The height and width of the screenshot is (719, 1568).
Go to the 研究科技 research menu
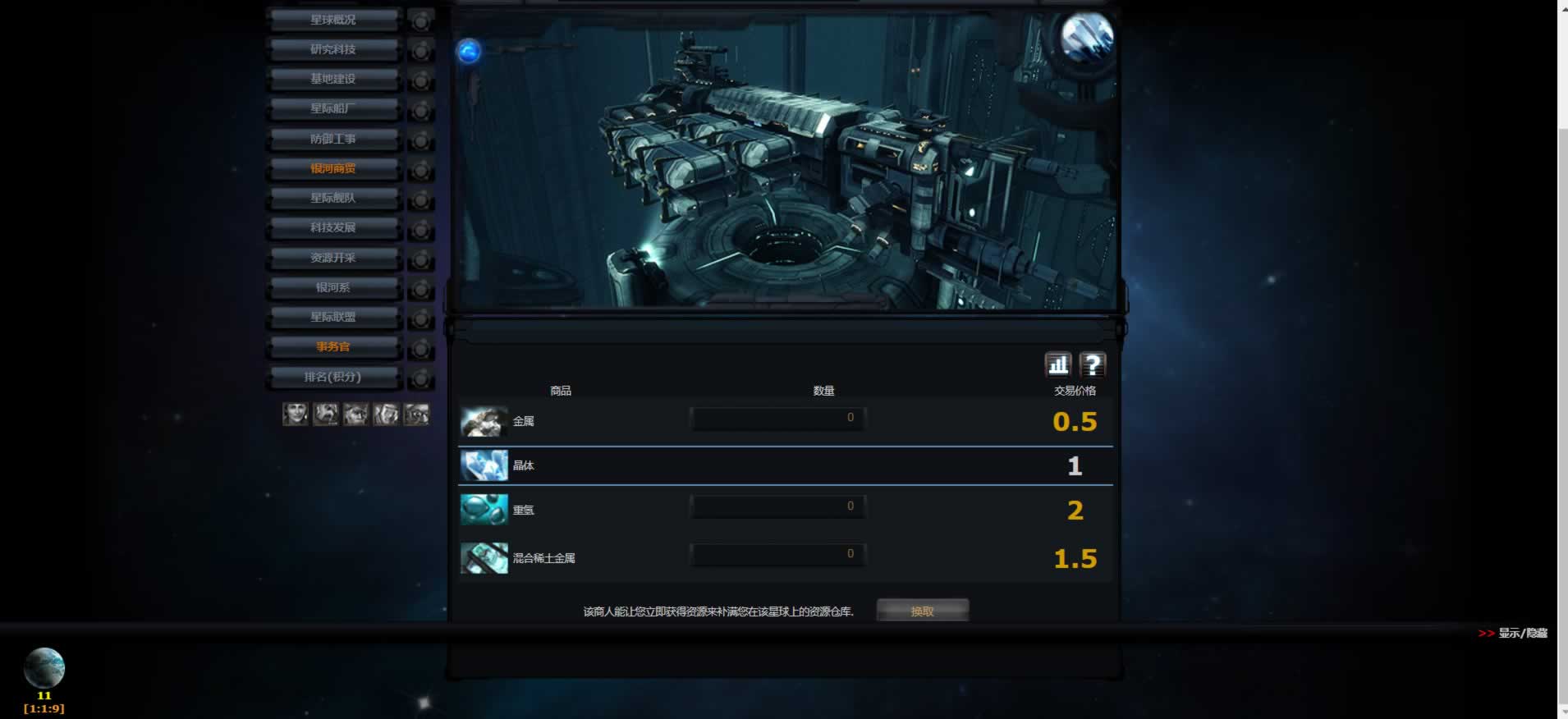[333, 49]
